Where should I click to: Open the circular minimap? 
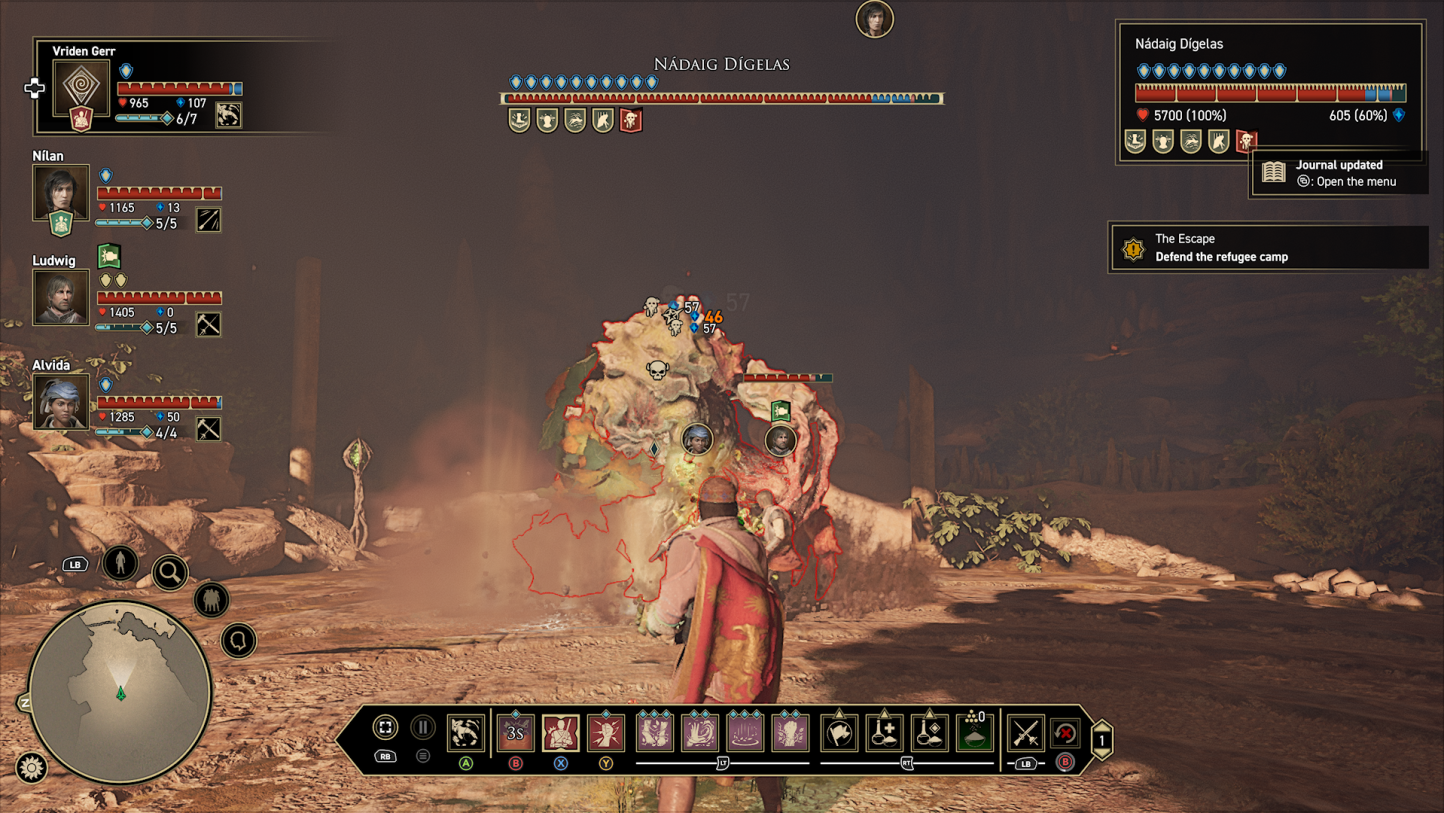tap(120, 691)
